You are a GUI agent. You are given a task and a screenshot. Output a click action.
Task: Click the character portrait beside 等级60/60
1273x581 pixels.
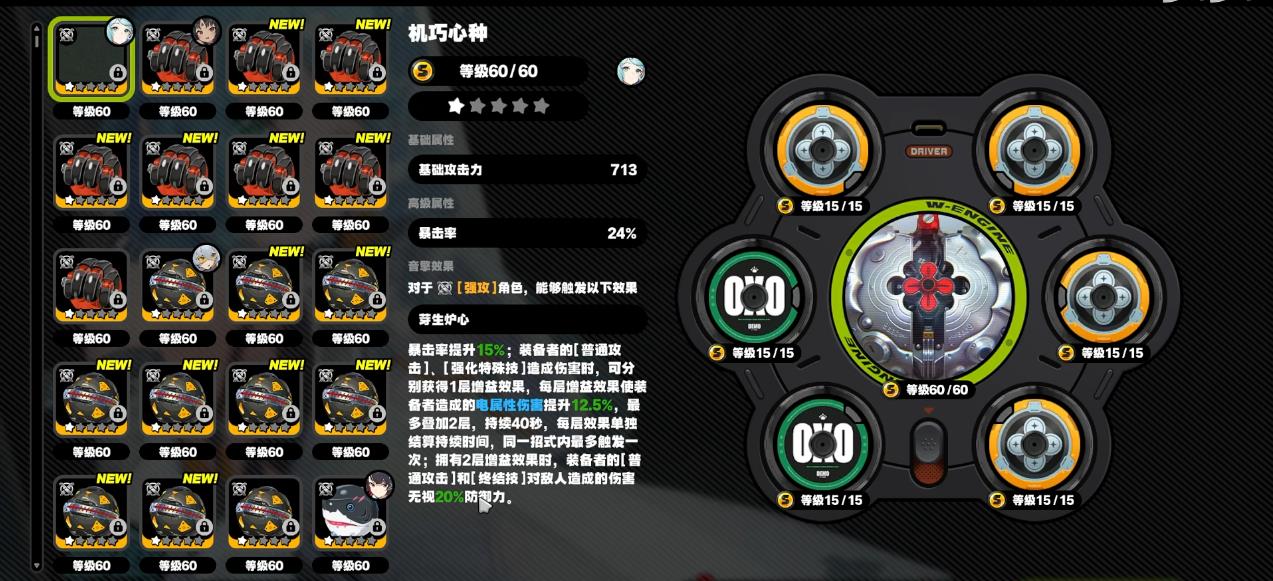click(630, 71)
